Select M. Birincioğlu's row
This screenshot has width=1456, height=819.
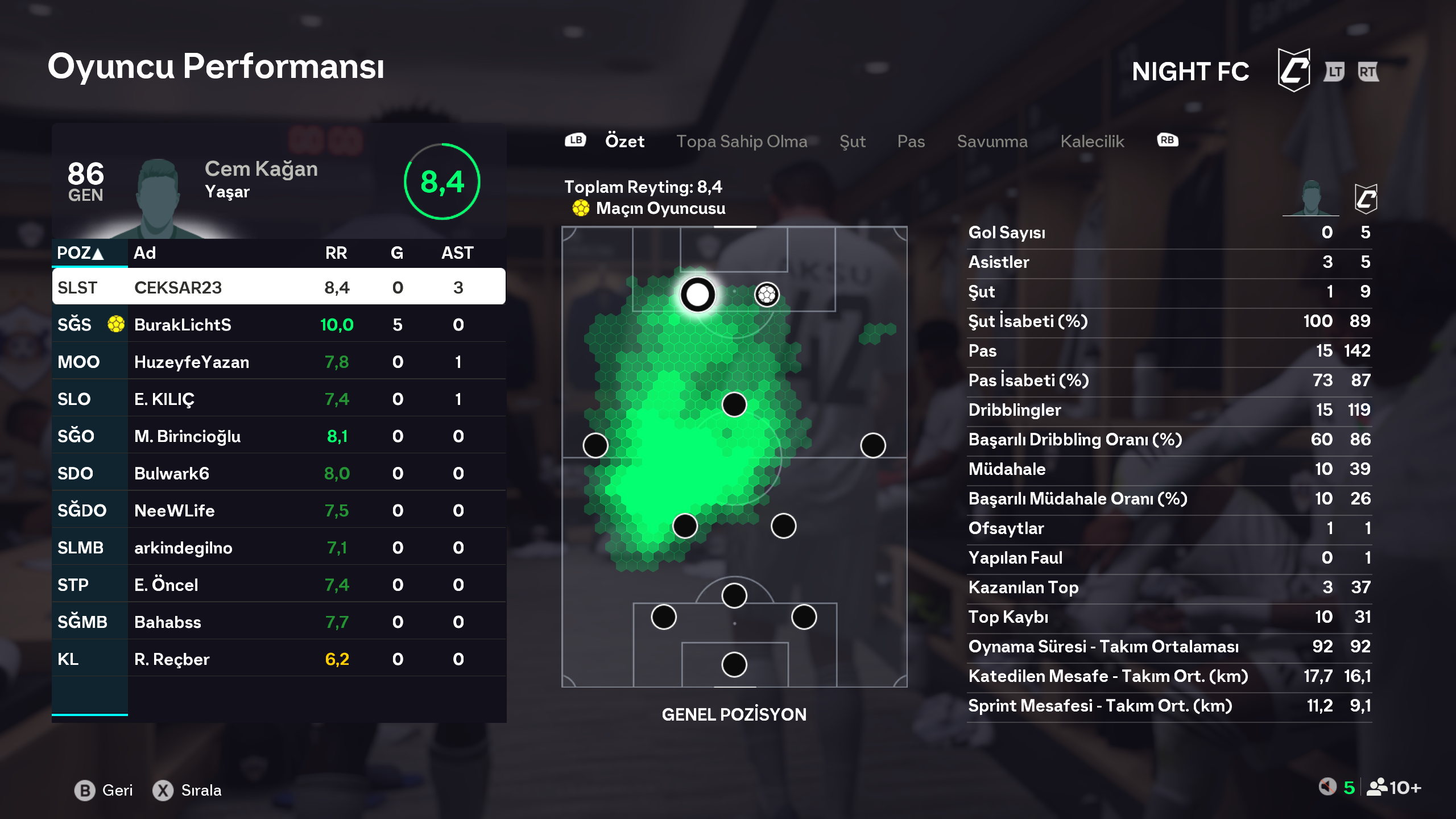tap(279, 436)
